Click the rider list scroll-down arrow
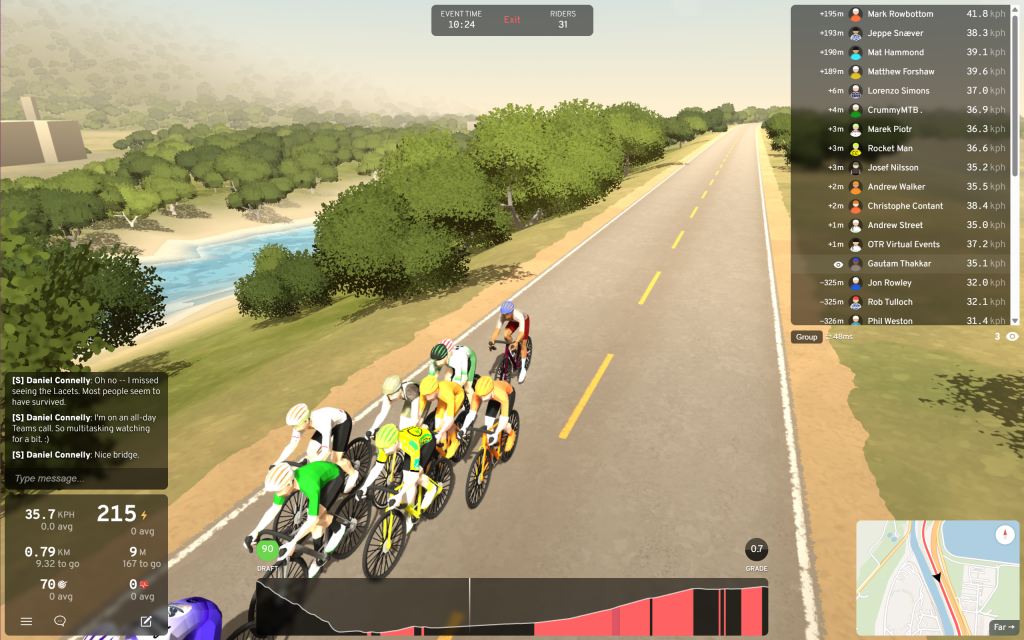The image size is (1024, 640). coord(1015,320)
